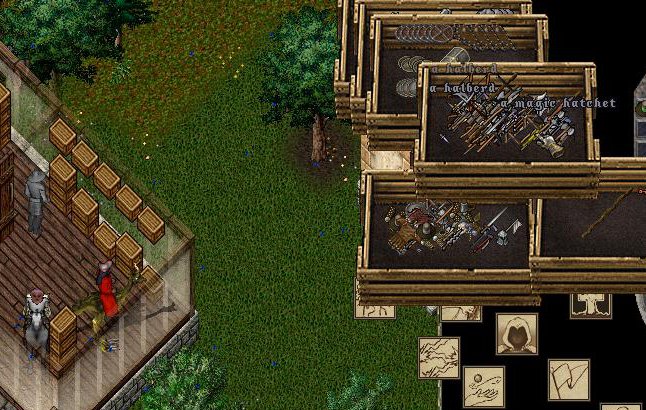Cast the lightning bolt spell icon
Viewport: 646px width, 410px height.
(x=439, y=357)
